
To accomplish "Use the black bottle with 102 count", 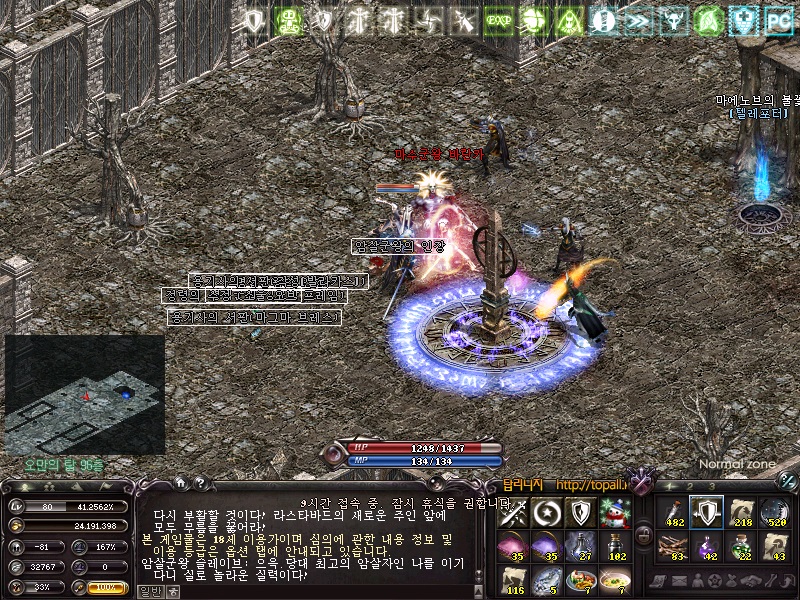I will point(615,546).
